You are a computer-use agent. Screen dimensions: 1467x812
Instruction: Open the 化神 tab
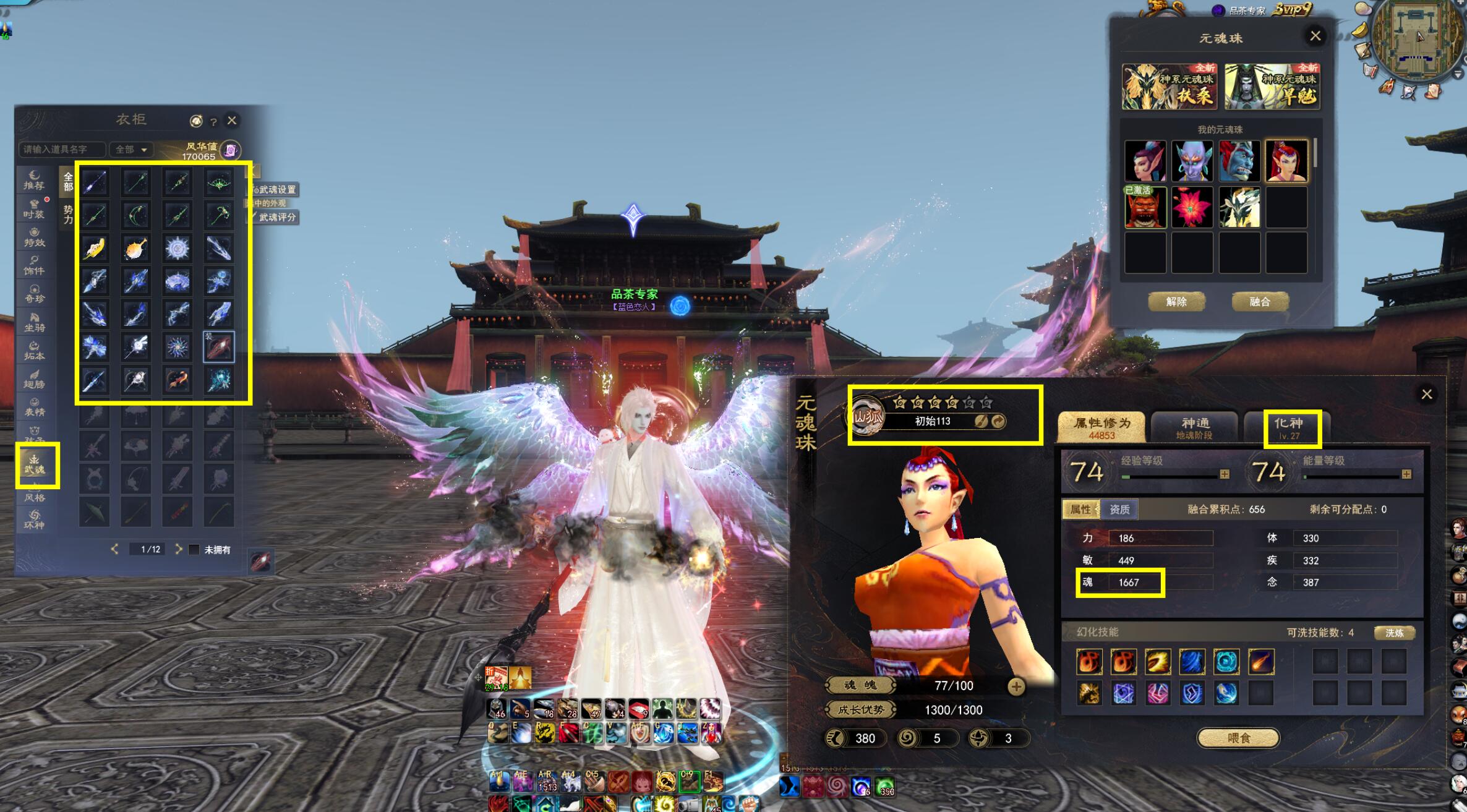(1289, 427)
